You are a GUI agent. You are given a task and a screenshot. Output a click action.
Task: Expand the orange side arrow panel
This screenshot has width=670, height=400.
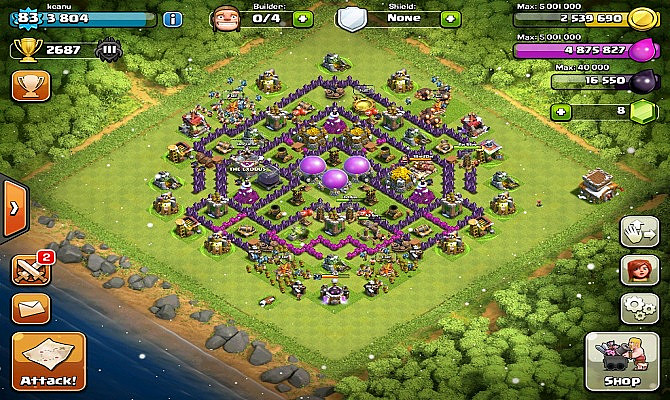click(13, 208)
